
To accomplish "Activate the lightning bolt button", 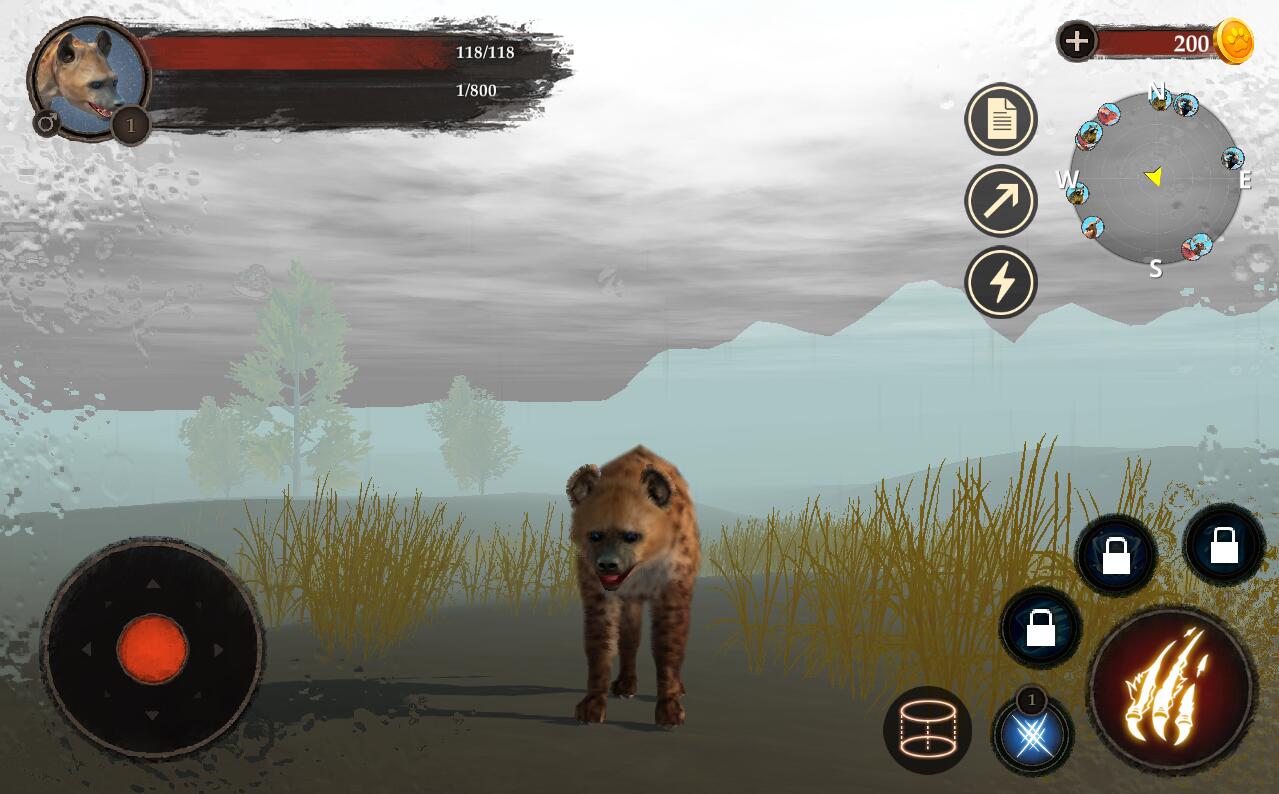I will click(1001, 282).
